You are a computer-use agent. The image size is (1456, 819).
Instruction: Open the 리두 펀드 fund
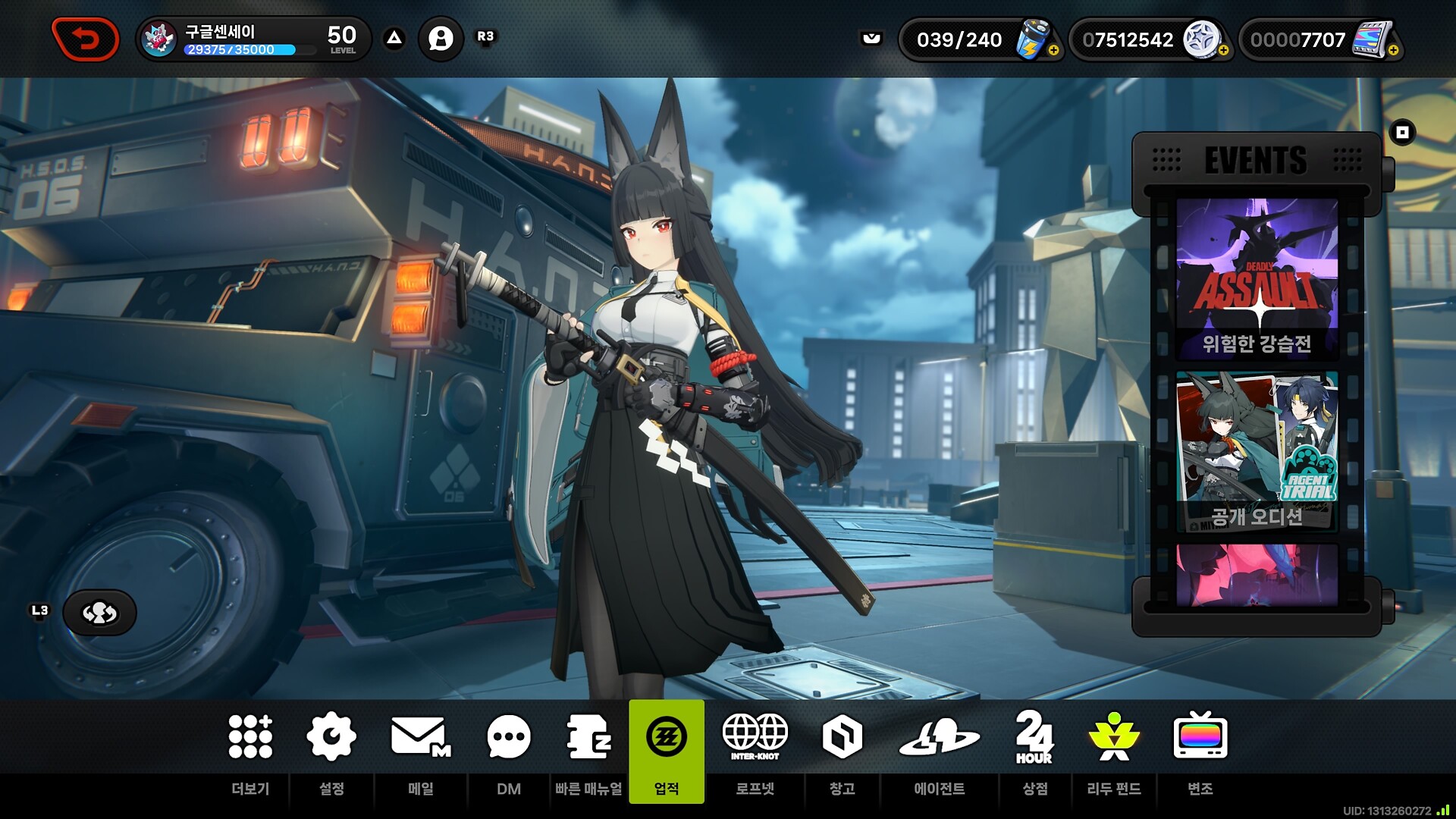tap(1113, 751)
